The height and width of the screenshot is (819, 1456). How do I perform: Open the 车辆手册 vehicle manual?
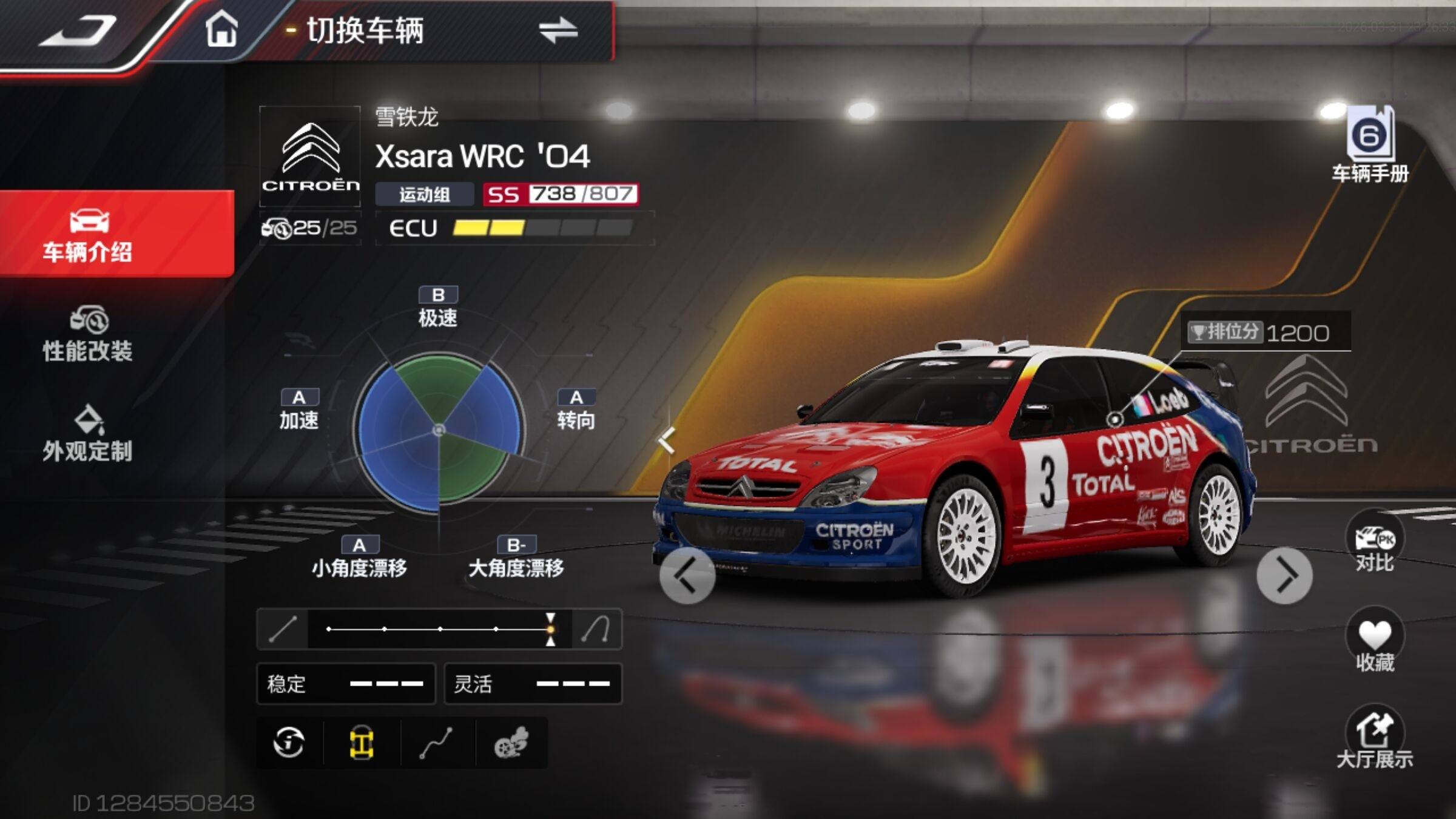pyautogui.click(x=1370, y=146)
